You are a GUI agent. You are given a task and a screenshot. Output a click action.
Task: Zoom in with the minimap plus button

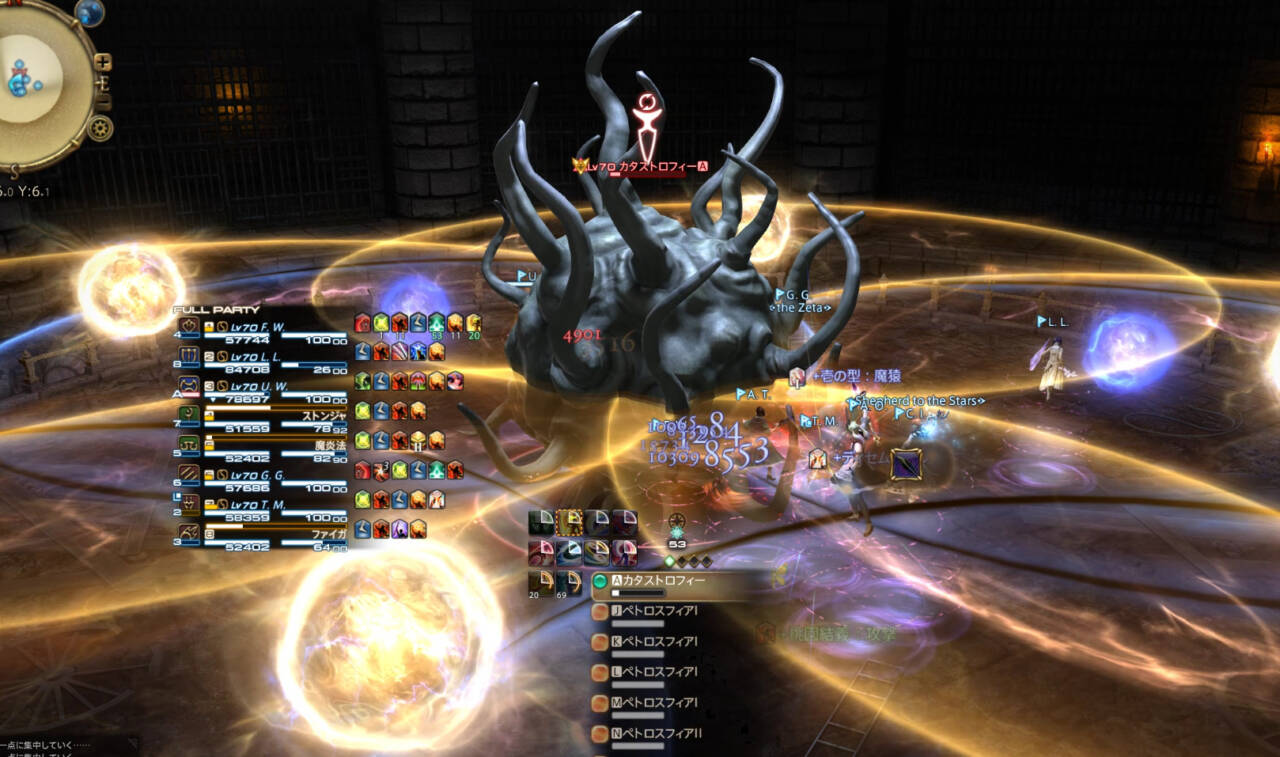(x=102, y=62)
